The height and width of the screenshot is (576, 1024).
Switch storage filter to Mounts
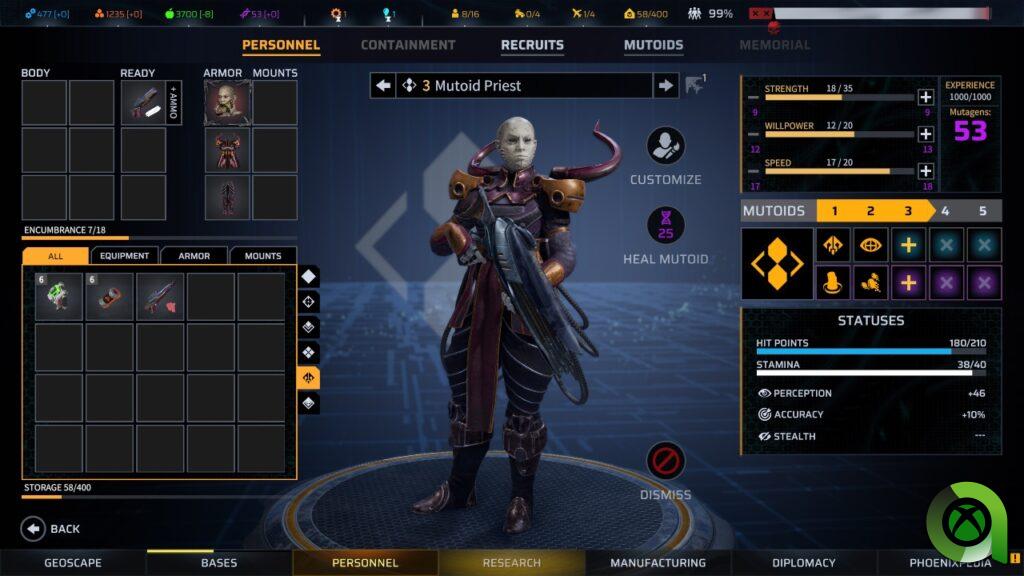tap(263, 256)
